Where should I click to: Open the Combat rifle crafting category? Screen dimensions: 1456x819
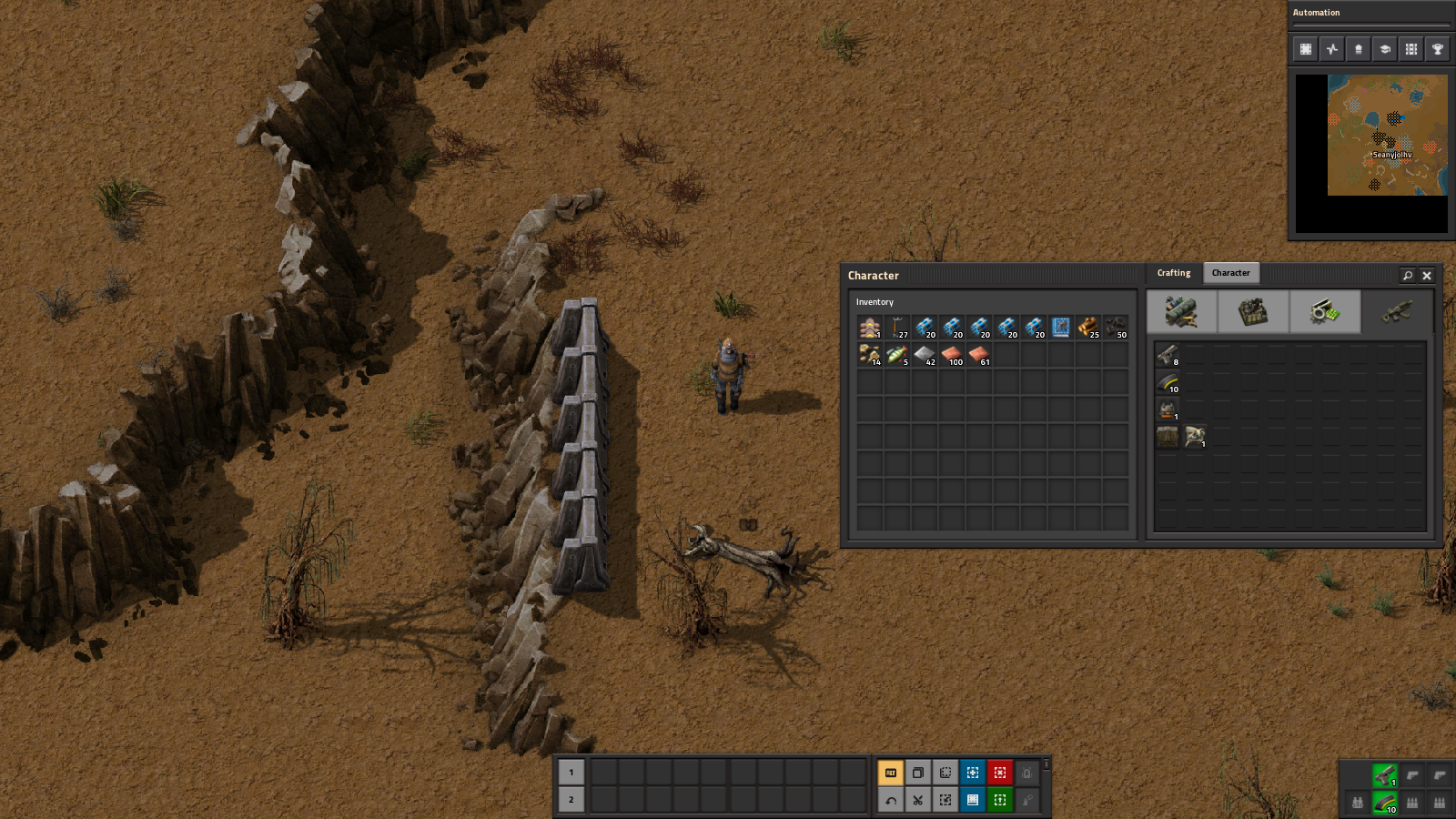click(x=1397, y=312)
